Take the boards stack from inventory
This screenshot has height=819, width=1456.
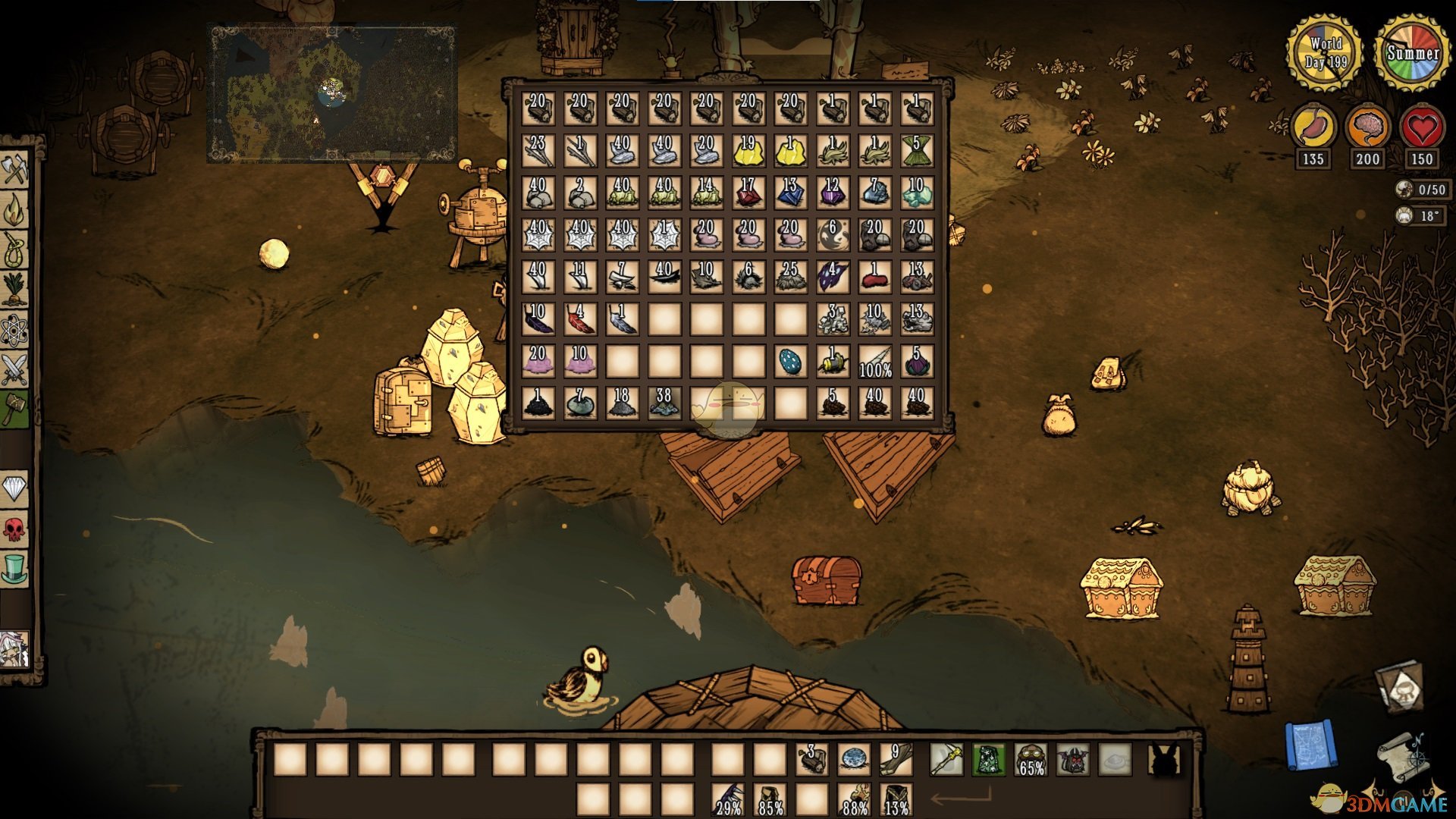click(x=895, y=759)
